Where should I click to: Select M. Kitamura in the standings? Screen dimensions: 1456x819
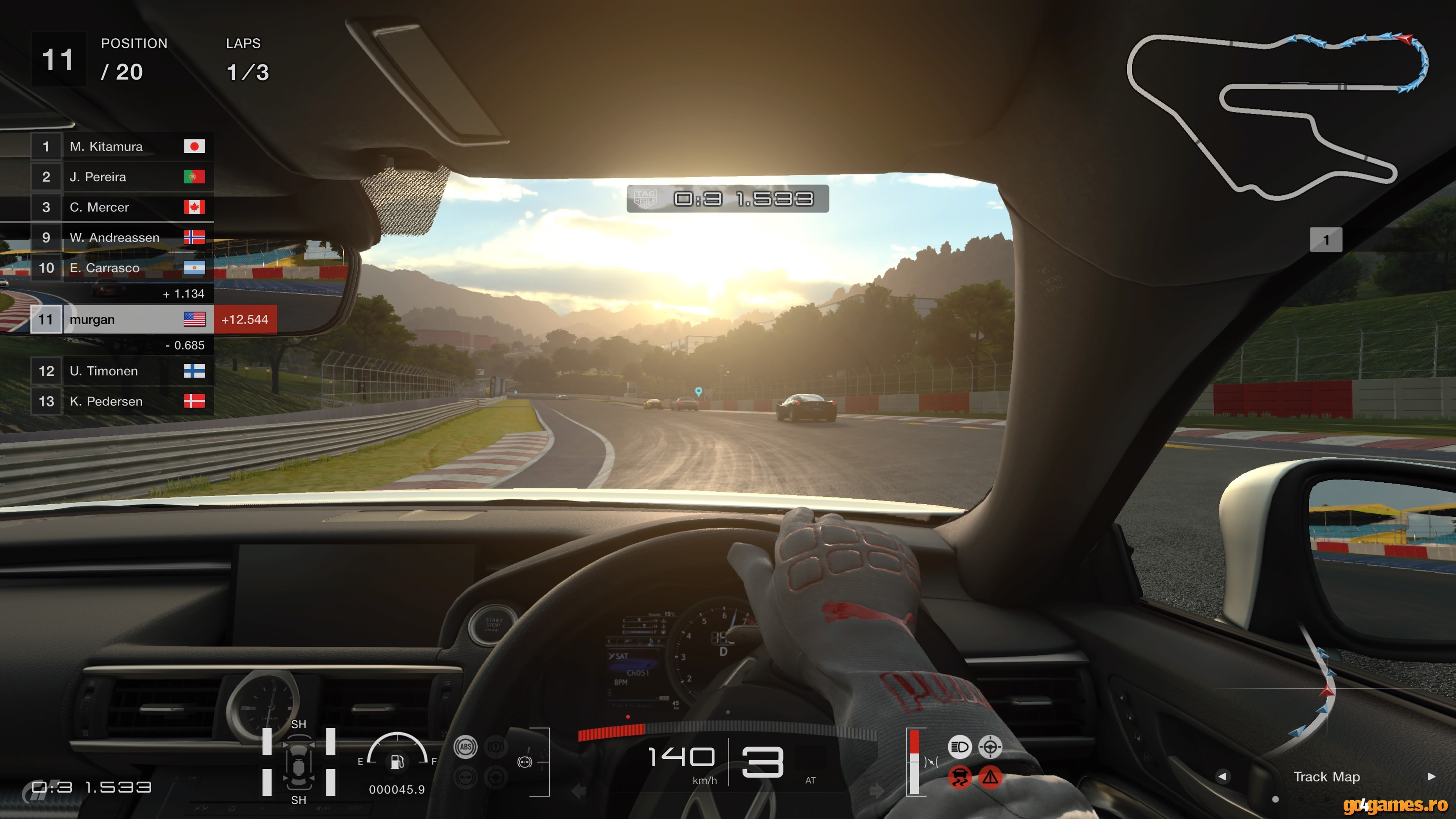(122, 146)
